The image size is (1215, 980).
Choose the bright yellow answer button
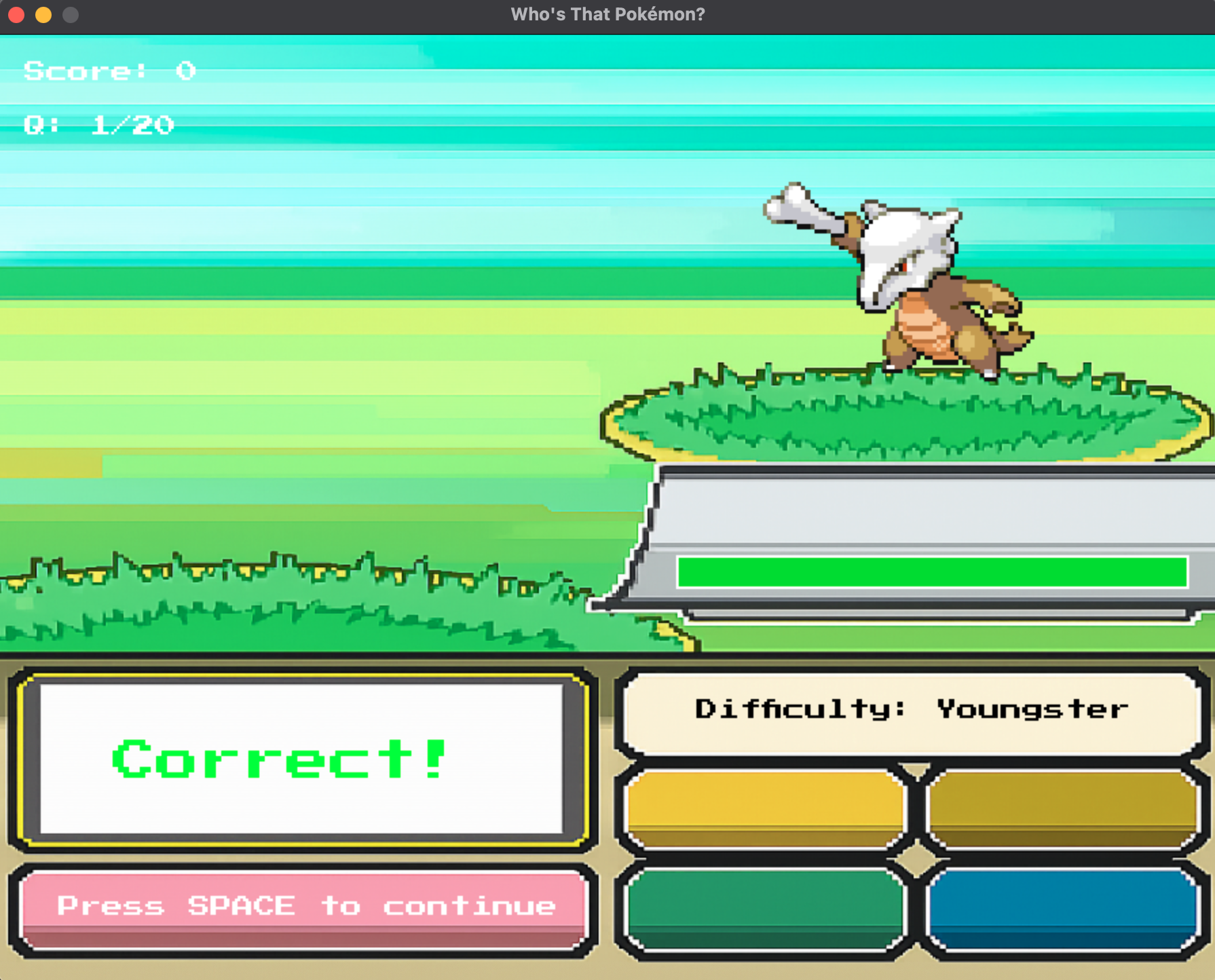[766, 809]
